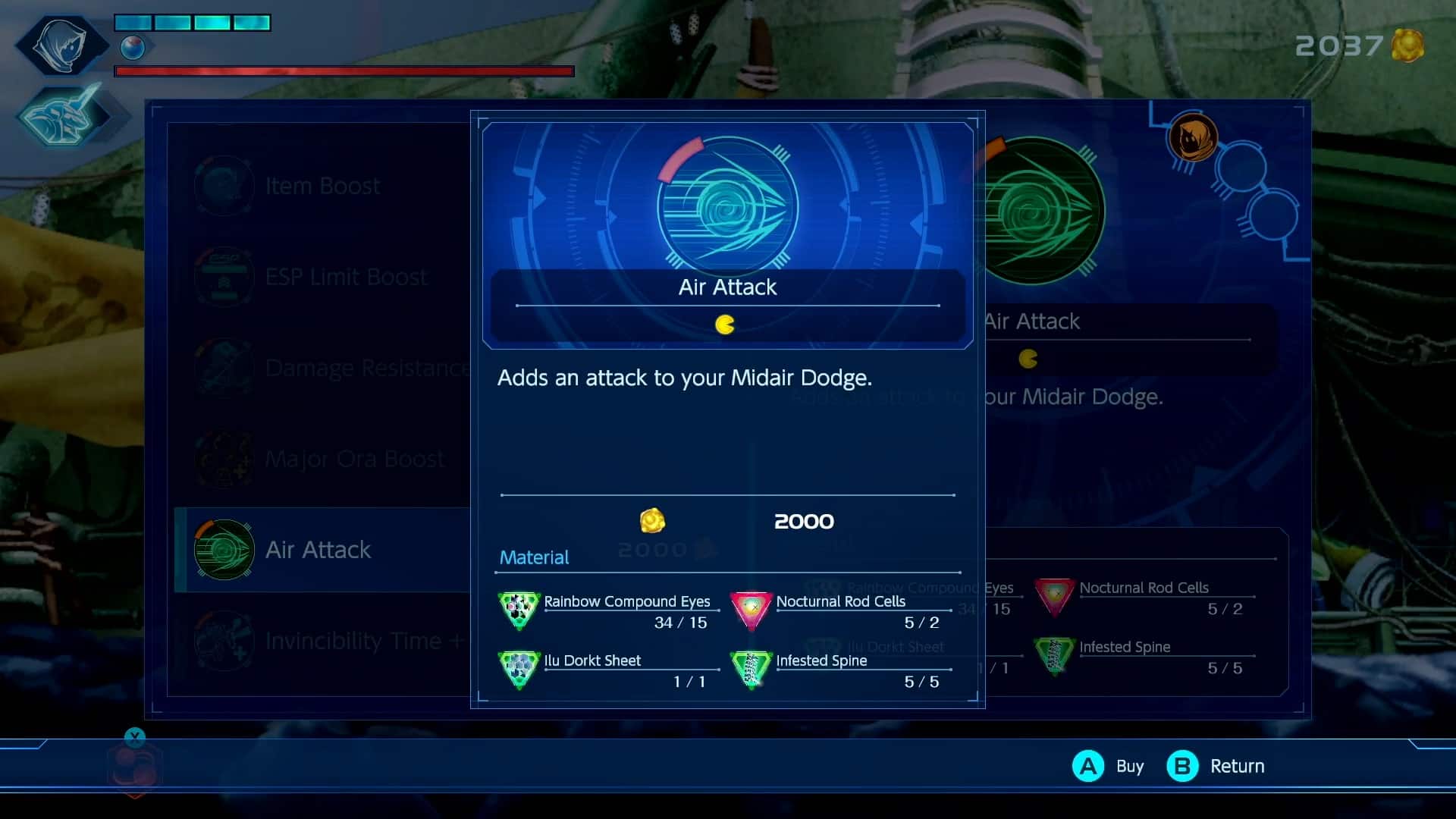Select the Air Attack entry in the skill list
This screenshot has height=819, width=1456.
pyautogui.click(x=318, y=550)
